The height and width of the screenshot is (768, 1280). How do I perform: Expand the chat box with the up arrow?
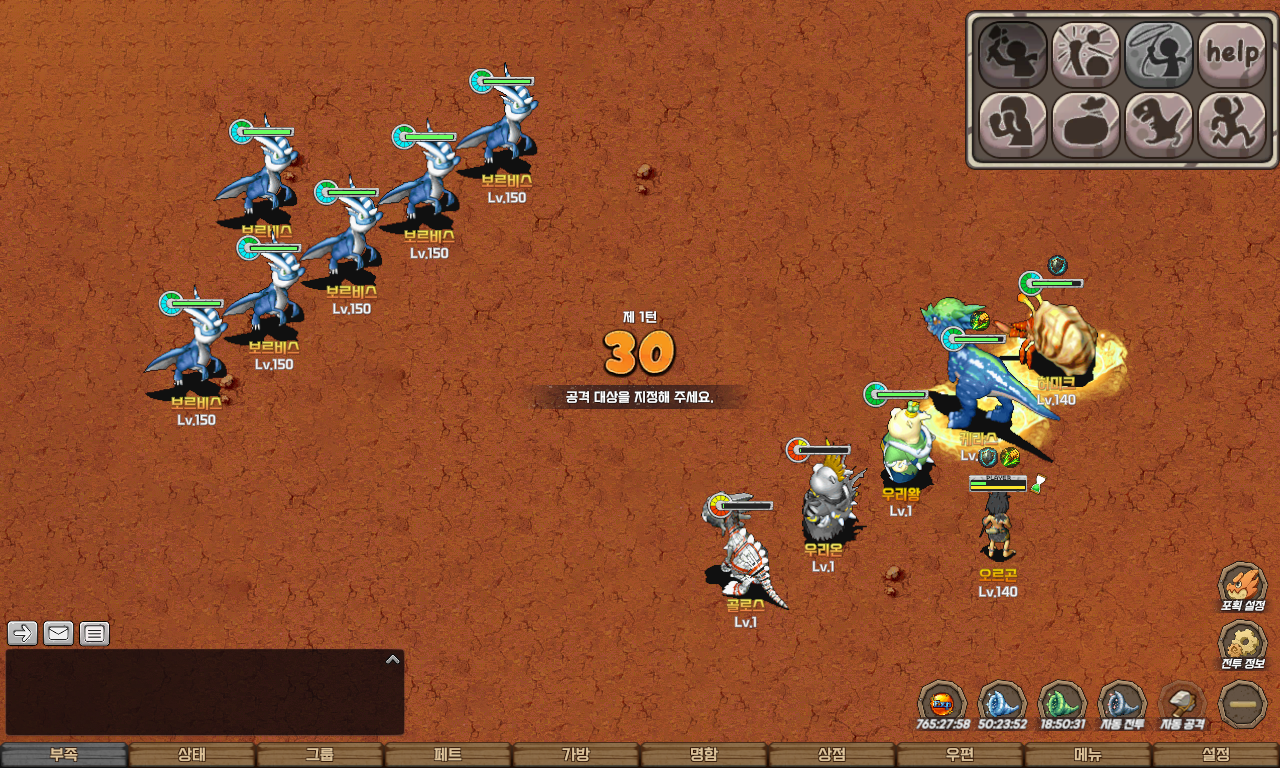pos(393,660)
